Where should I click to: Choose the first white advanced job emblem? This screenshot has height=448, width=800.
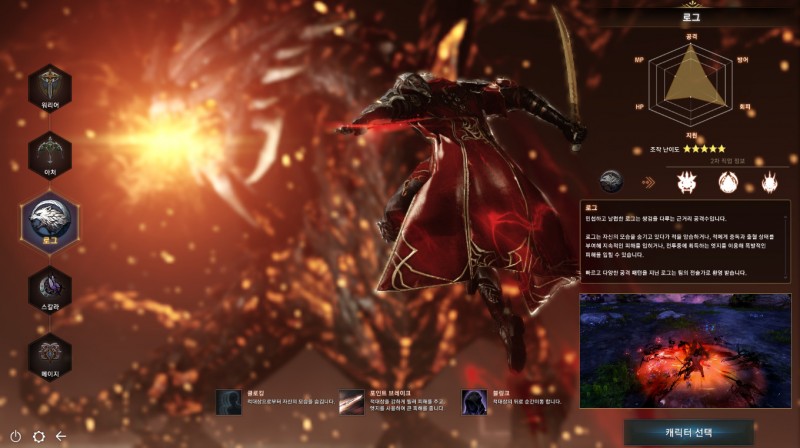pos(687,182)
